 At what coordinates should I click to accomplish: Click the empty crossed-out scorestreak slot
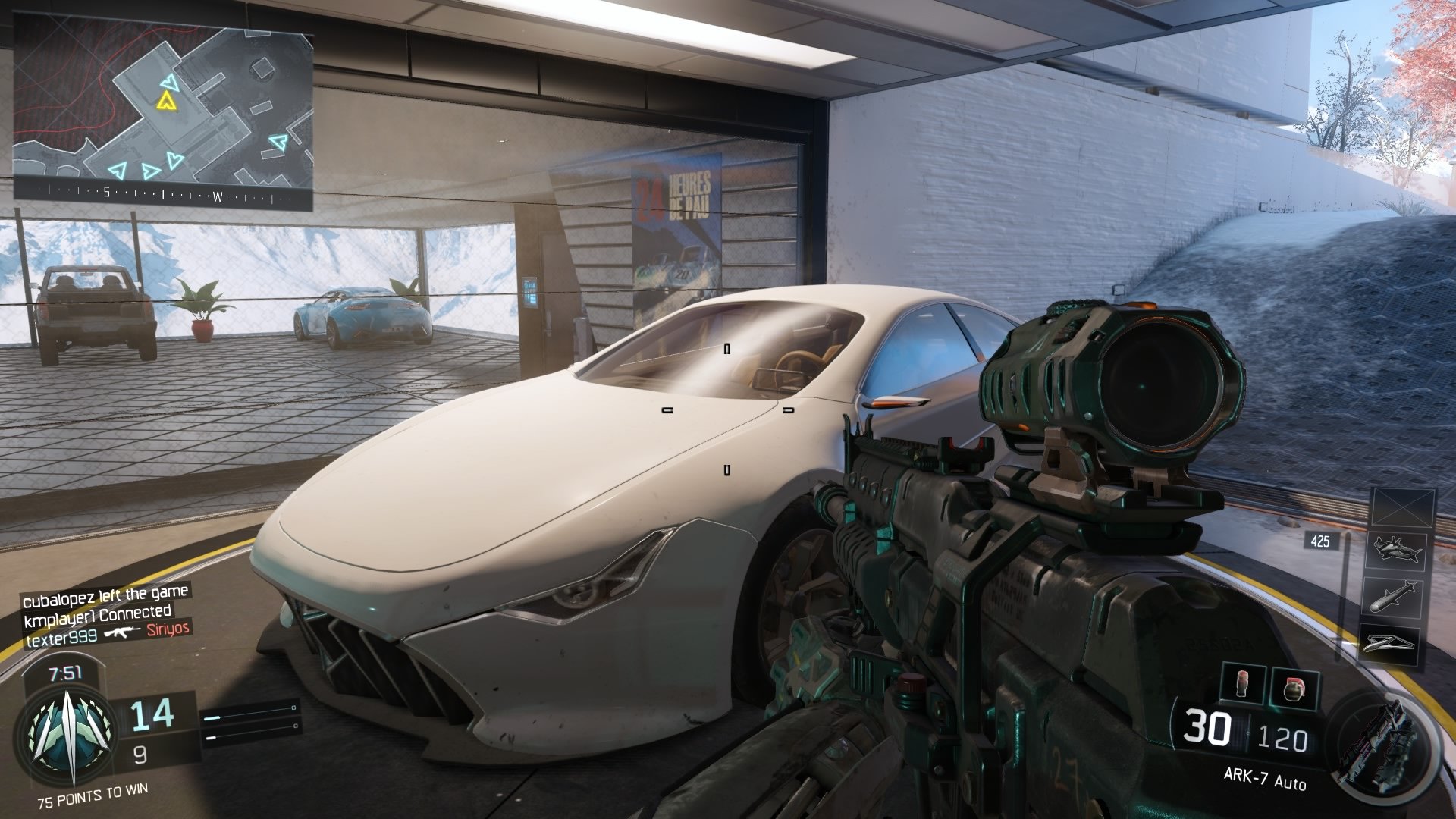[1404, 507]
